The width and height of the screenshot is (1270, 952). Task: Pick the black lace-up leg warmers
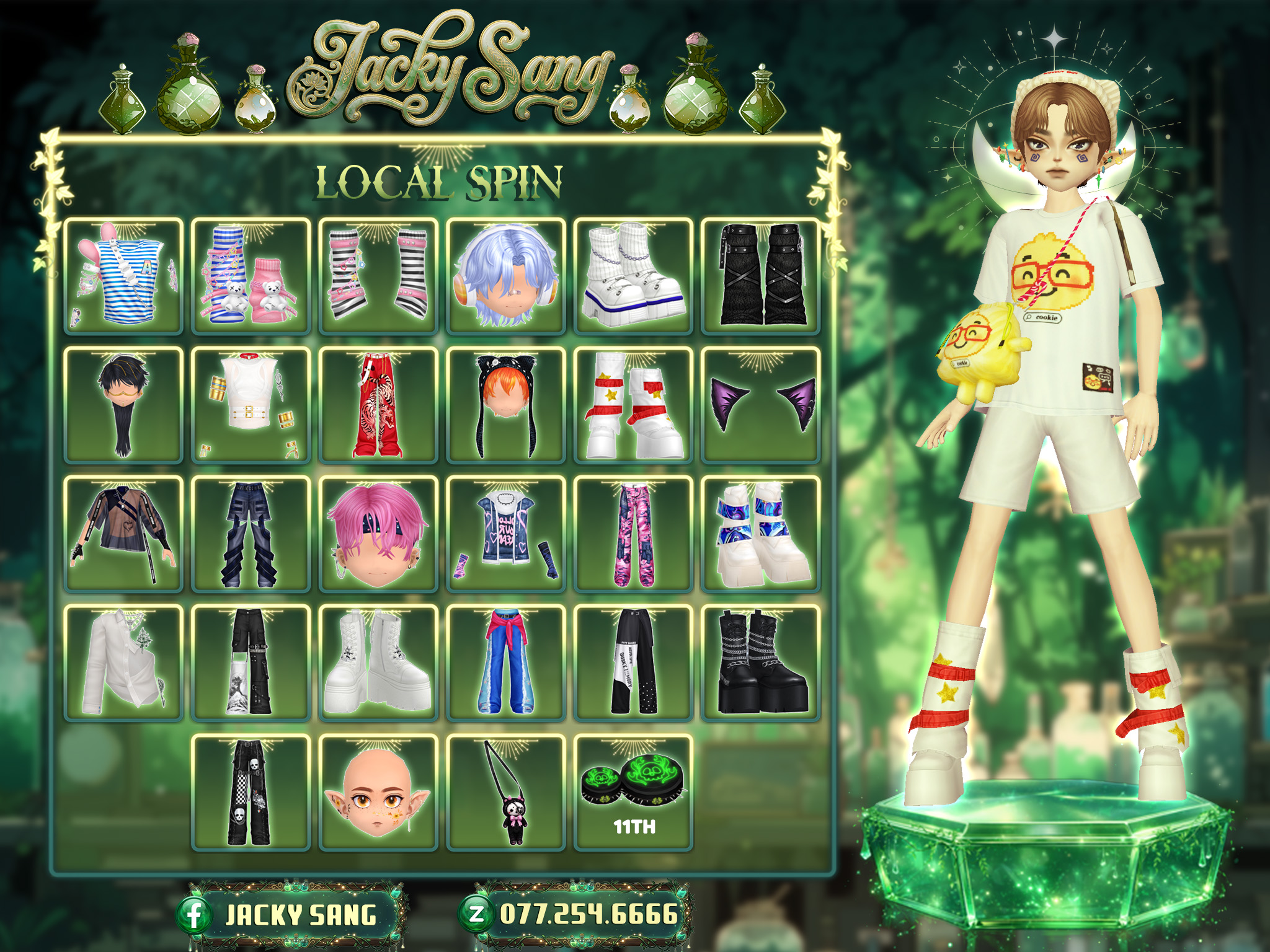click(761, 276)
